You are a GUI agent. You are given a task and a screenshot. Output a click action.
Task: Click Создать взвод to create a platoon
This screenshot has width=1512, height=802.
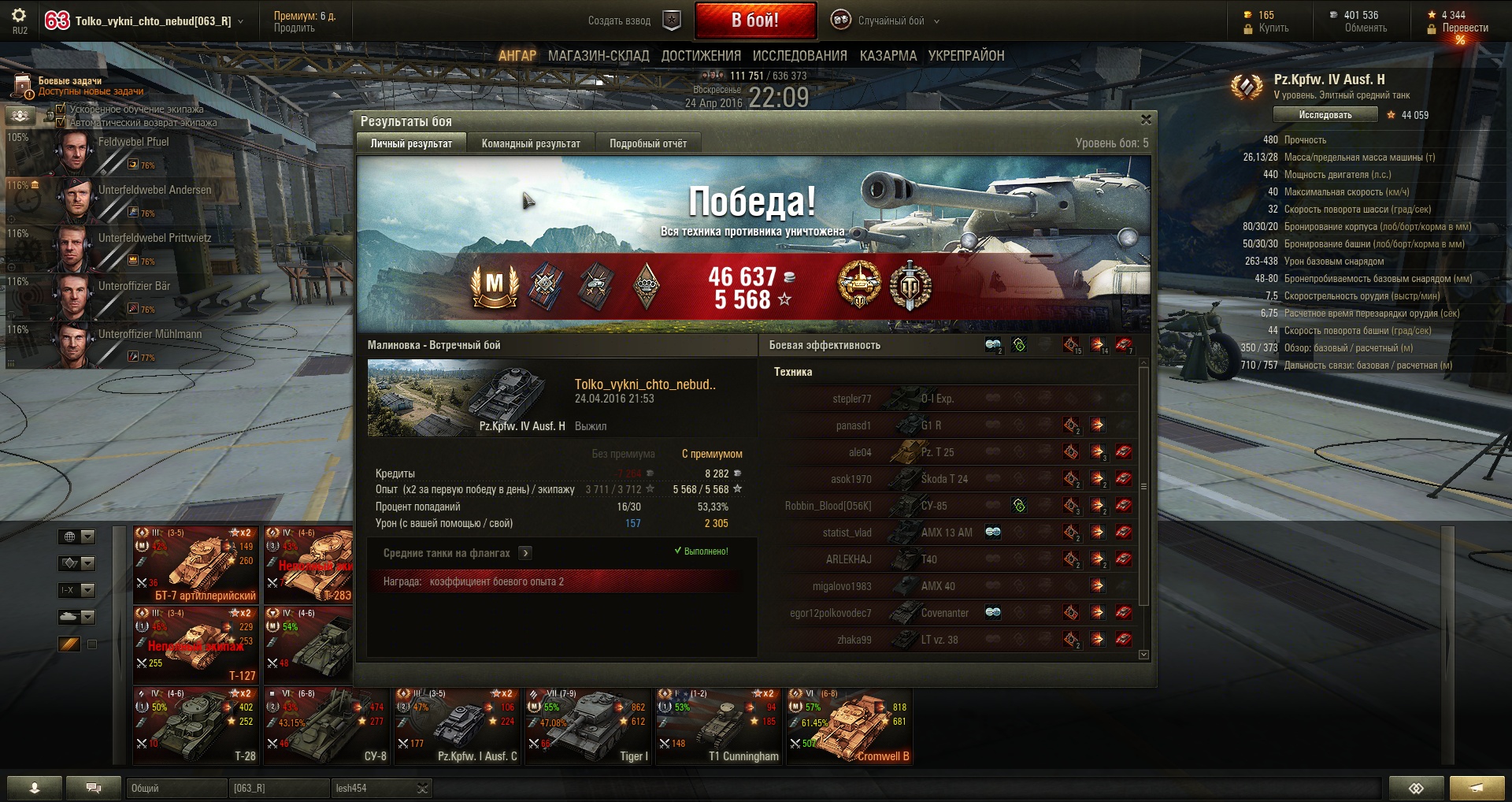(620, 21)
